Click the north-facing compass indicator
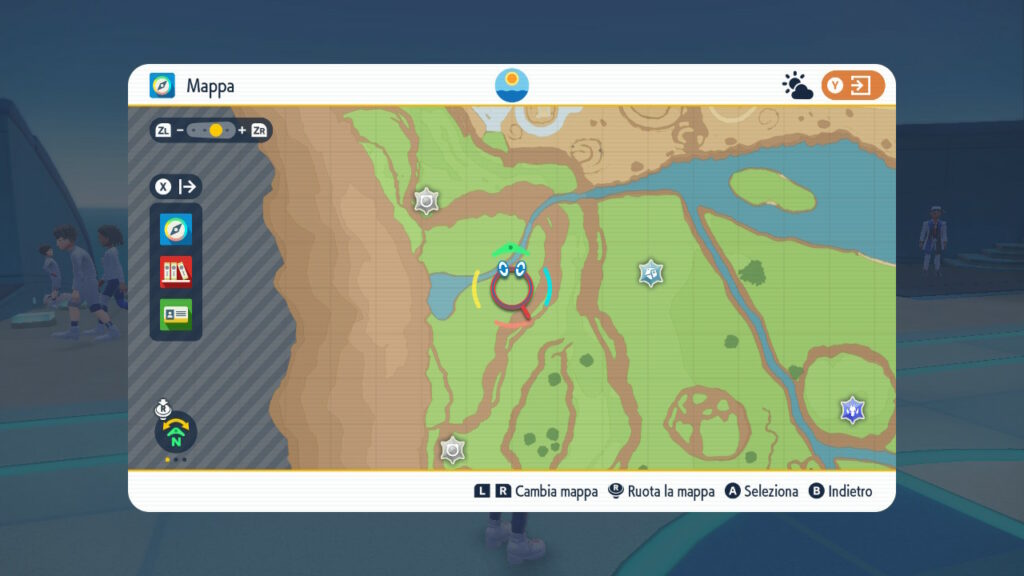 [x=176, y=433]
